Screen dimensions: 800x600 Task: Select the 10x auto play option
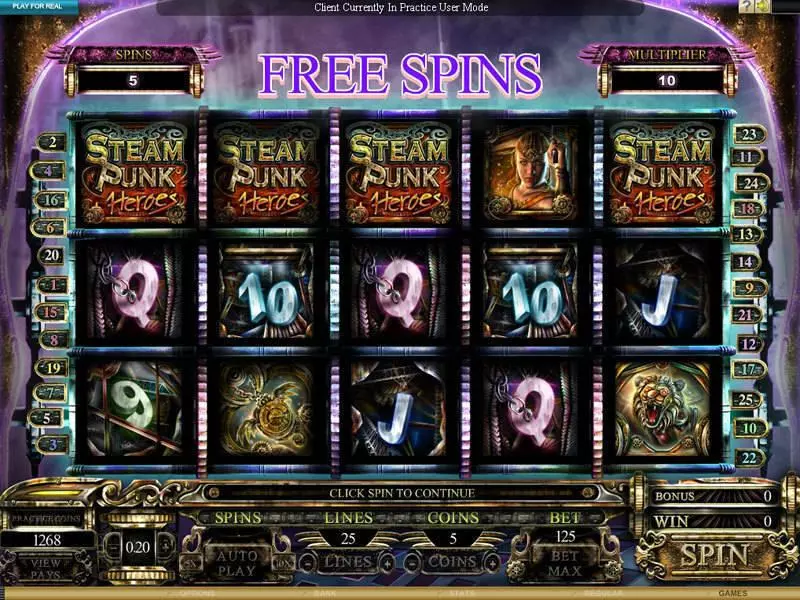click(x=283, y=563)
